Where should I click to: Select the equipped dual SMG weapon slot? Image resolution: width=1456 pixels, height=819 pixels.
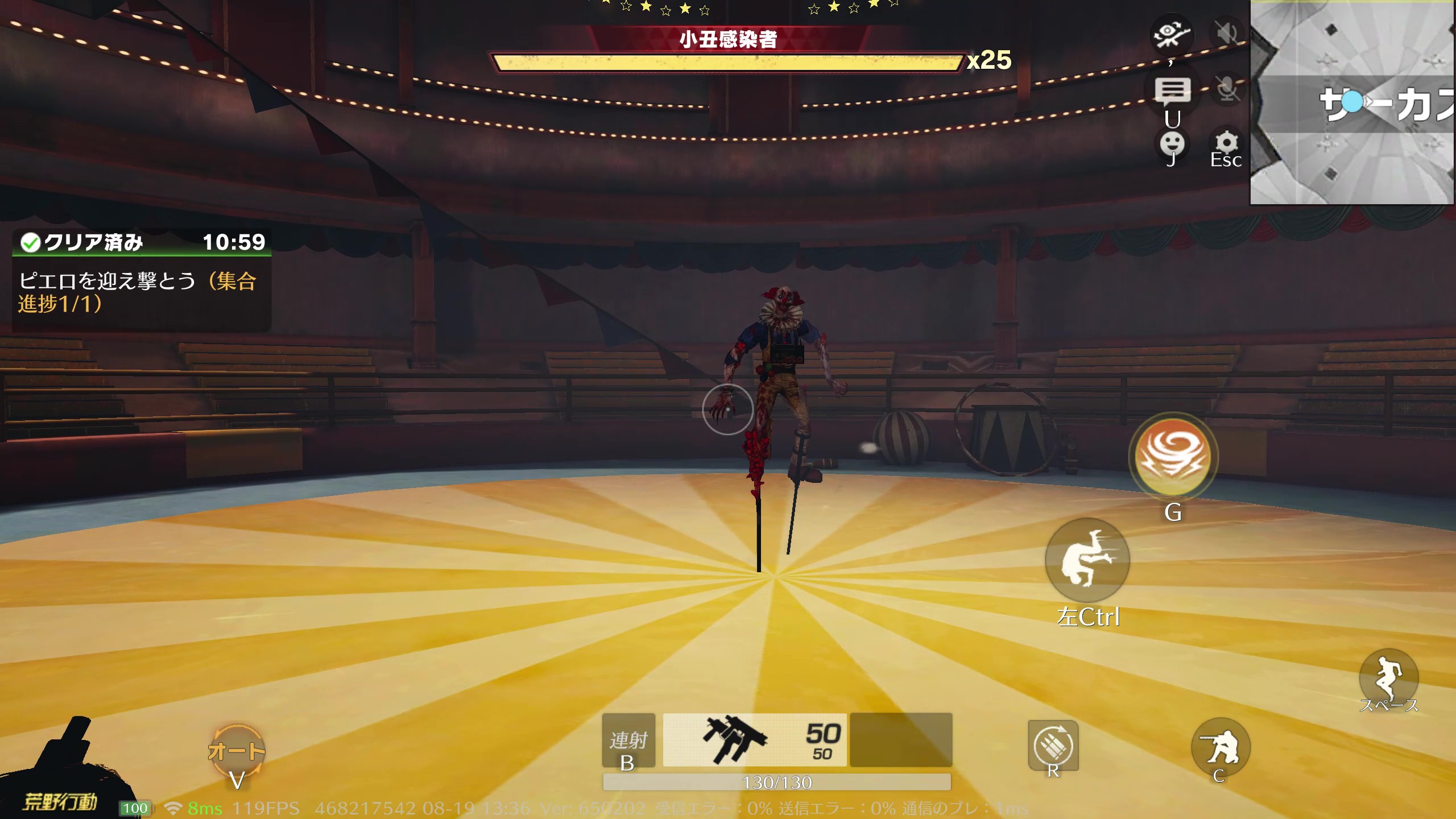pos(755,740)
